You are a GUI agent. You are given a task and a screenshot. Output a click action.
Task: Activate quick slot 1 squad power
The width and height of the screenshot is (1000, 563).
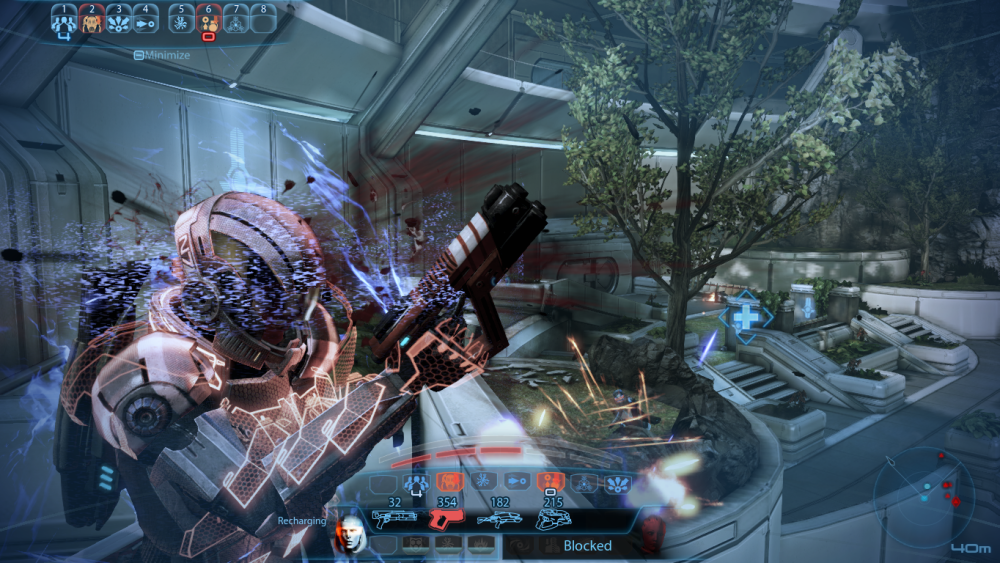[64, 19]
